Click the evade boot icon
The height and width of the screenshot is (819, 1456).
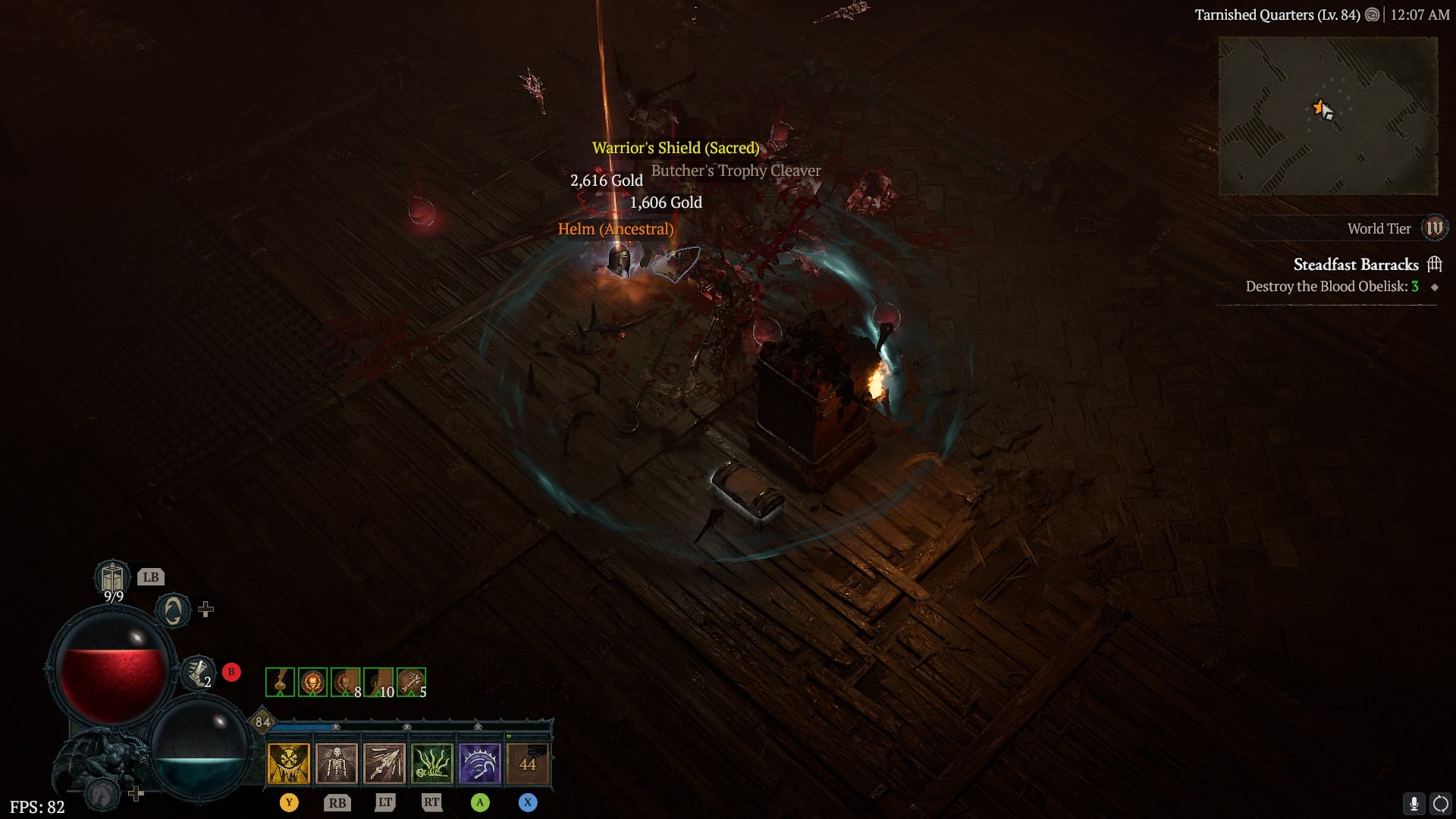point(197,672)
